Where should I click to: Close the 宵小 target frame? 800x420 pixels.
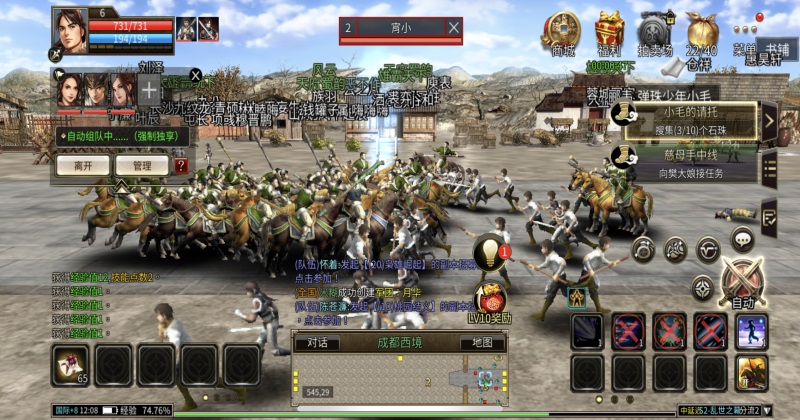point(453,28)
